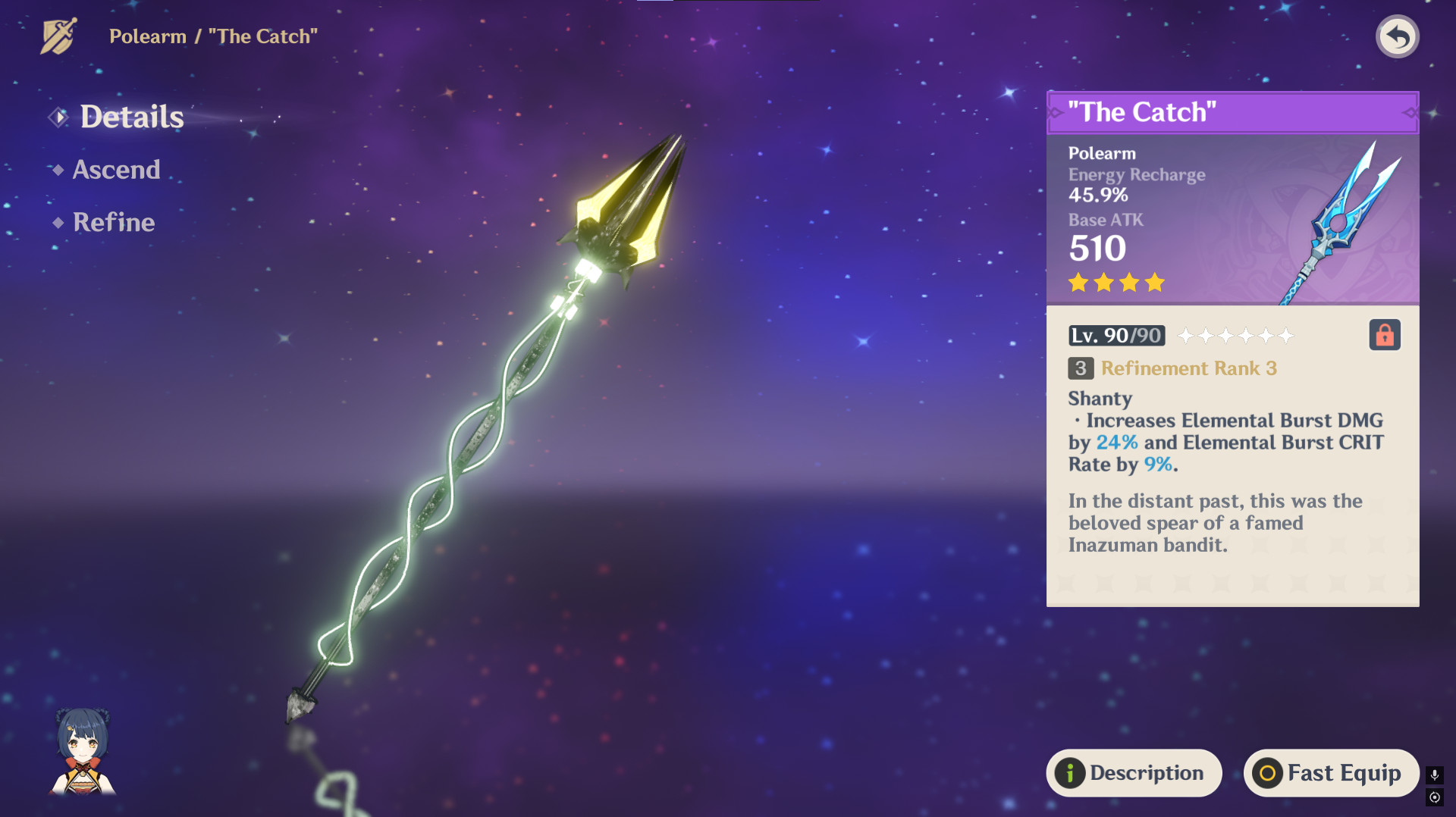Screen dimensions: 1456x817
Task: Click the polearm weapon category icon
Action: pos(58,36)
